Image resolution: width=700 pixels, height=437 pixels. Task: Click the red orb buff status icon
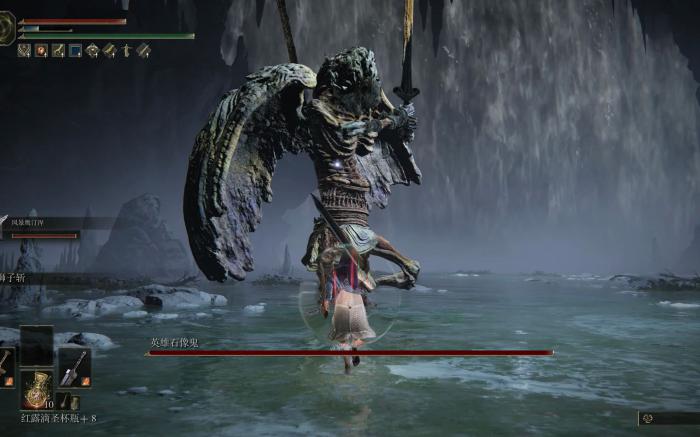pyautogui.click(x=41, y=50)
